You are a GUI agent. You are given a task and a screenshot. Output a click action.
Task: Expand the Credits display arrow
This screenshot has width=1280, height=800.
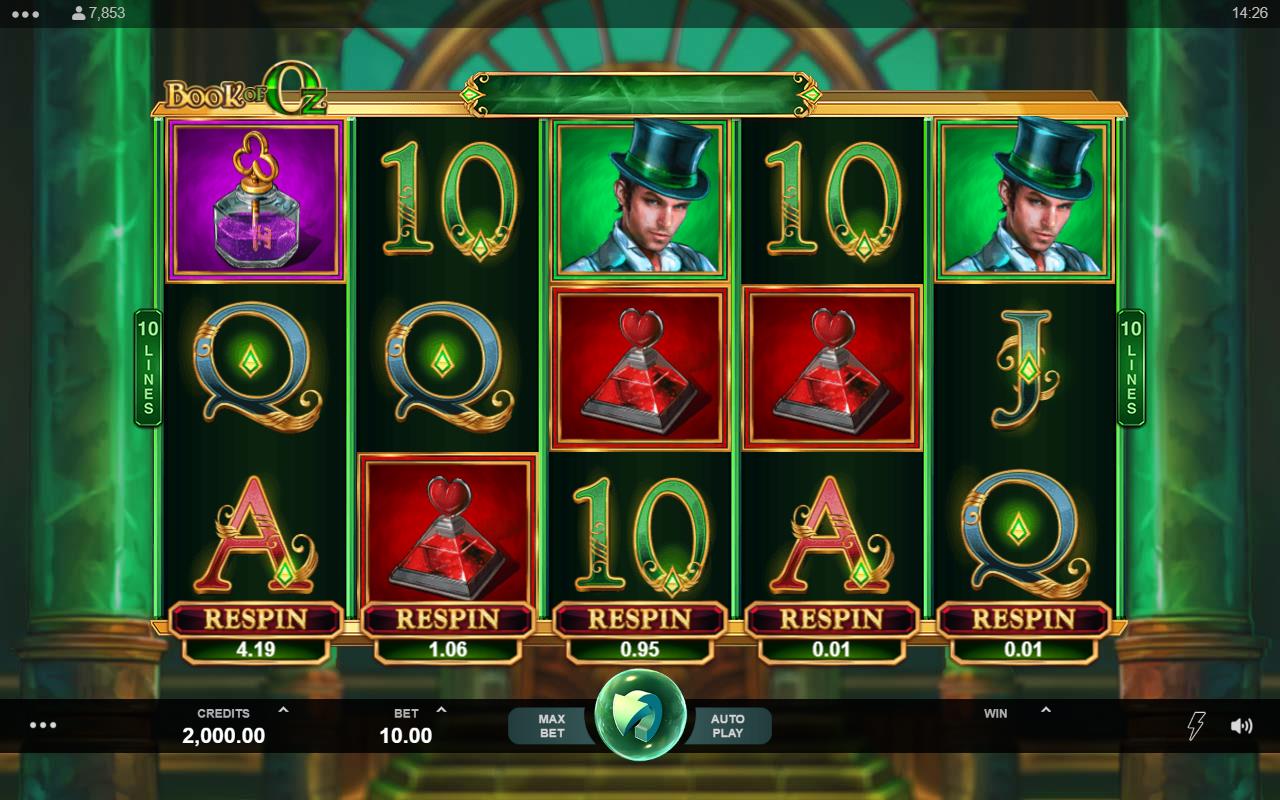283,711
